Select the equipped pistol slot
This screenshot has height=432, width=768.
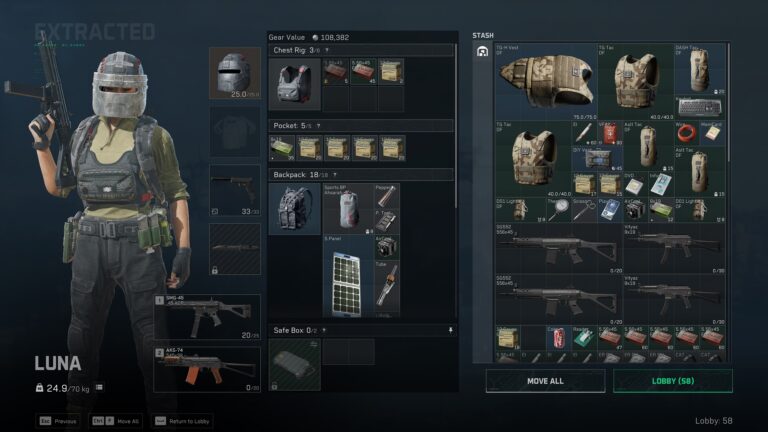click(x=236, y=190)
